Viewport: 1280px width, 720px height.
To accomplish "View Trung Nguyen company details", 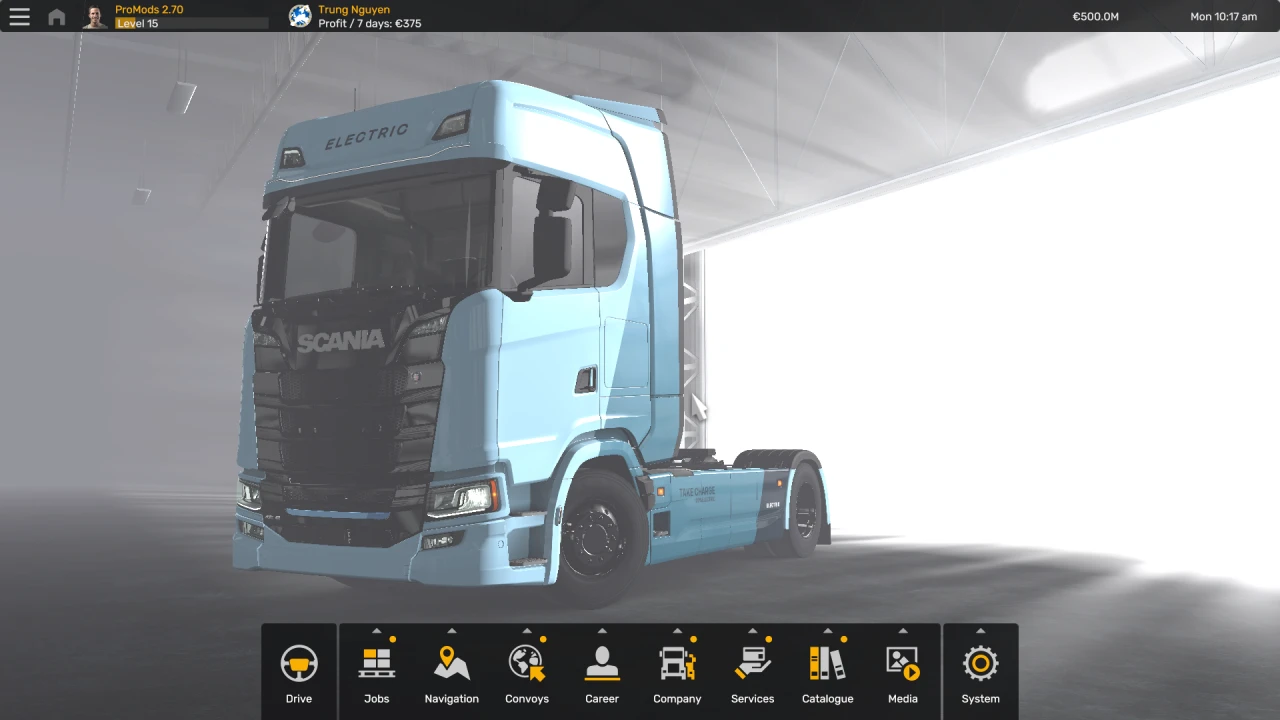I will coord(354,9).
